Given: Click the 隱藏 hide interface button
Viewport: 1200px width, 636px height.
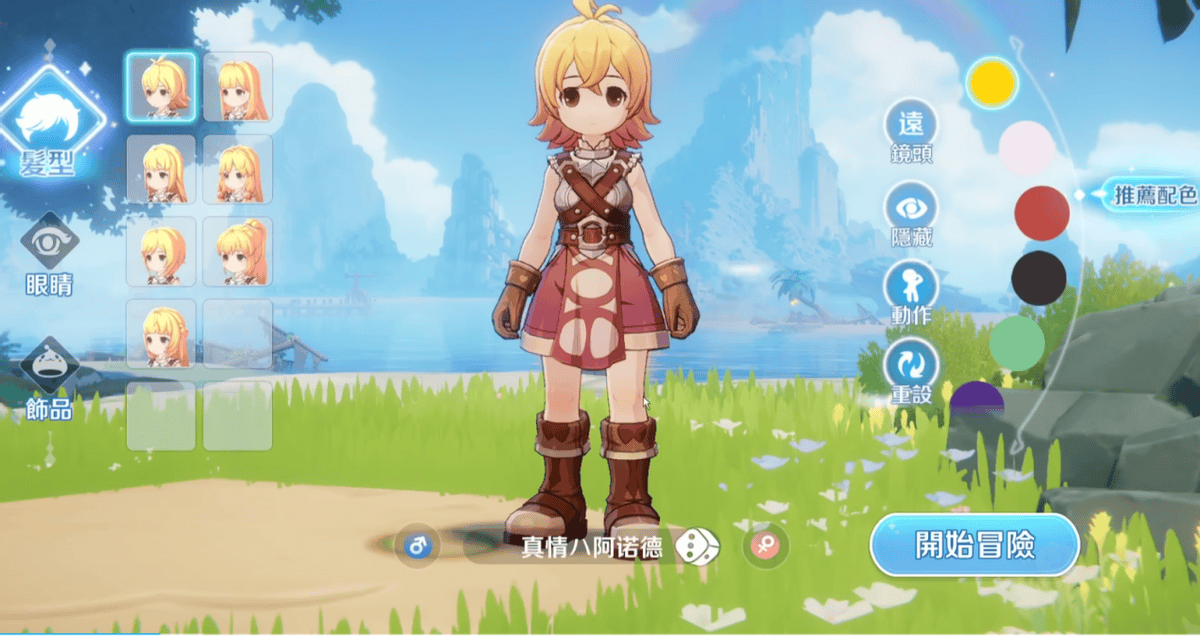Looking at the screenshot, I should pos(911,213).
